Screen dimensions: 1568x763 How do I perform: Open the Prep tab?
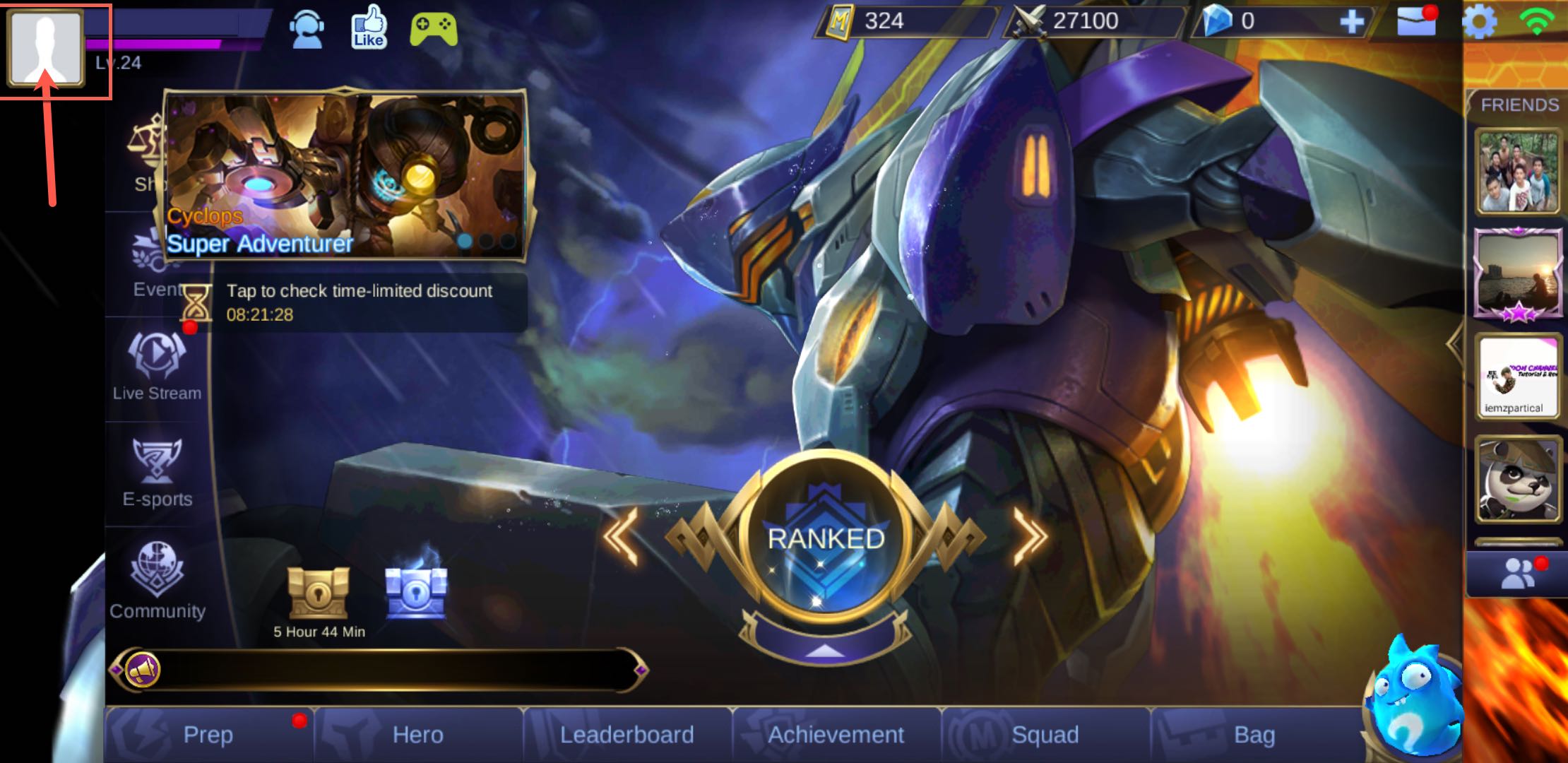coord(208,735)
